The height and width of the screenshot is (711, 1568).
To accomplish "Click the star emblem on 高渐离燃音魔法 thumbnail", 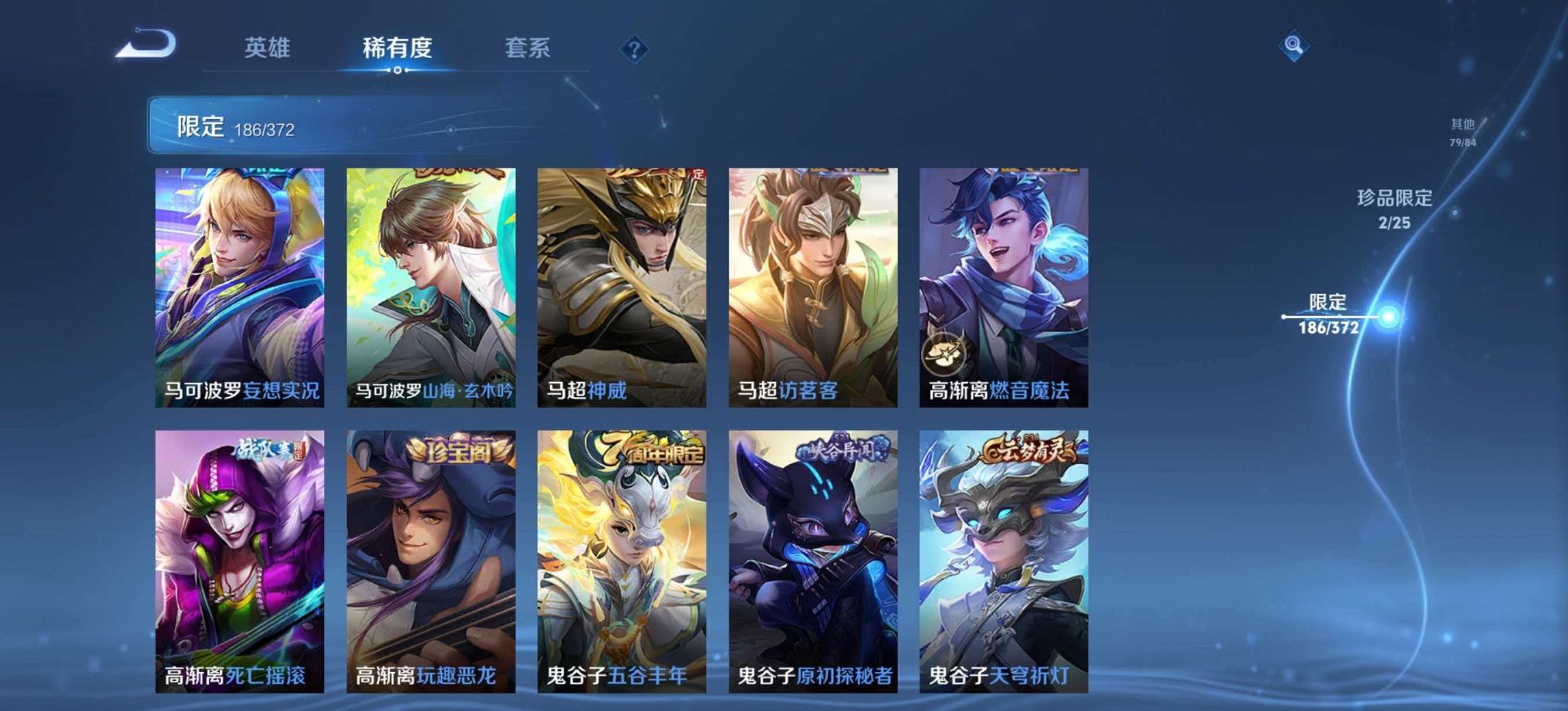I will 945,353.
